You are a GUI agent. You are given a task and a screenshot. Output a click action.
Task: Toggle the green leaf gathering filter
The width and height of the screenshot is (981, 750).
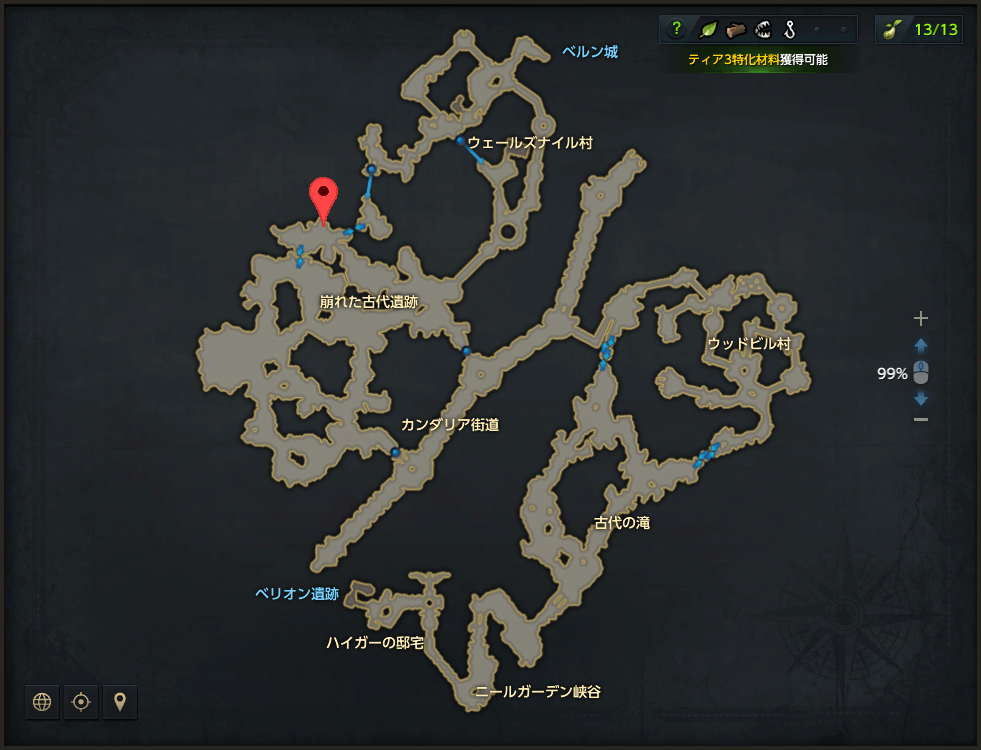(x=706, y=29)
